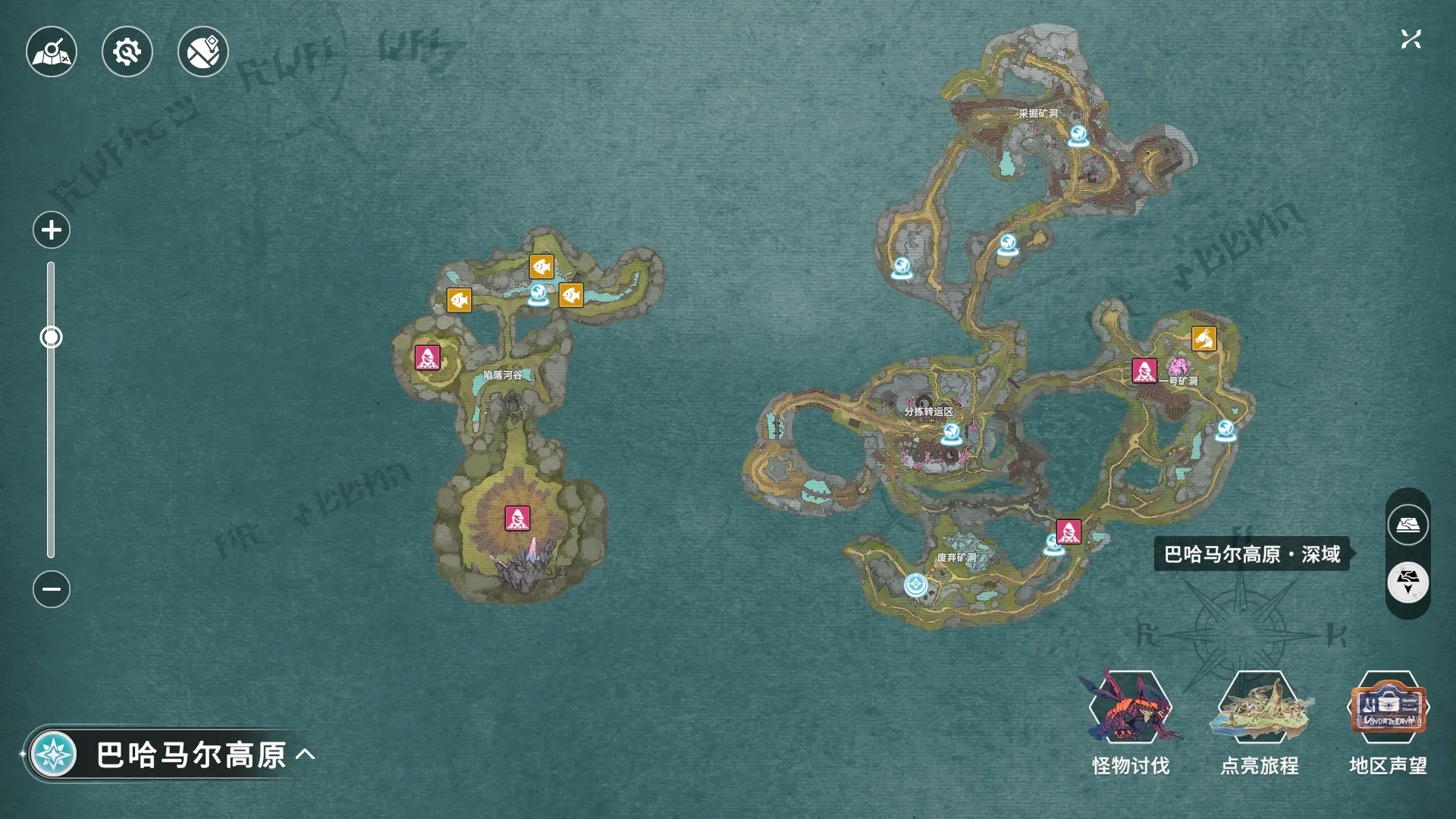1456x819 pixels.
Task: Toggle the custom pin marker tool
Action: tap(203, 52)
